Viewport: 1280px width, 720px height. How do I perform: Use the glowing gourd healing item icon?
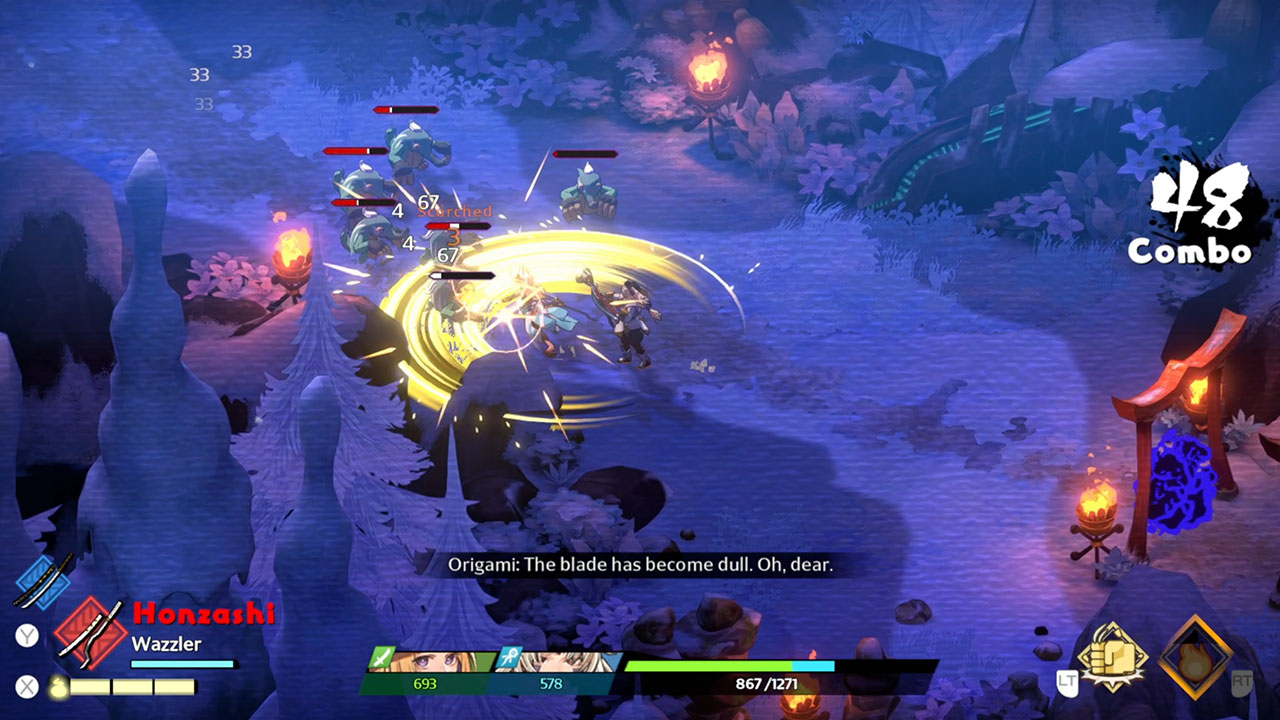coord(59,687)
